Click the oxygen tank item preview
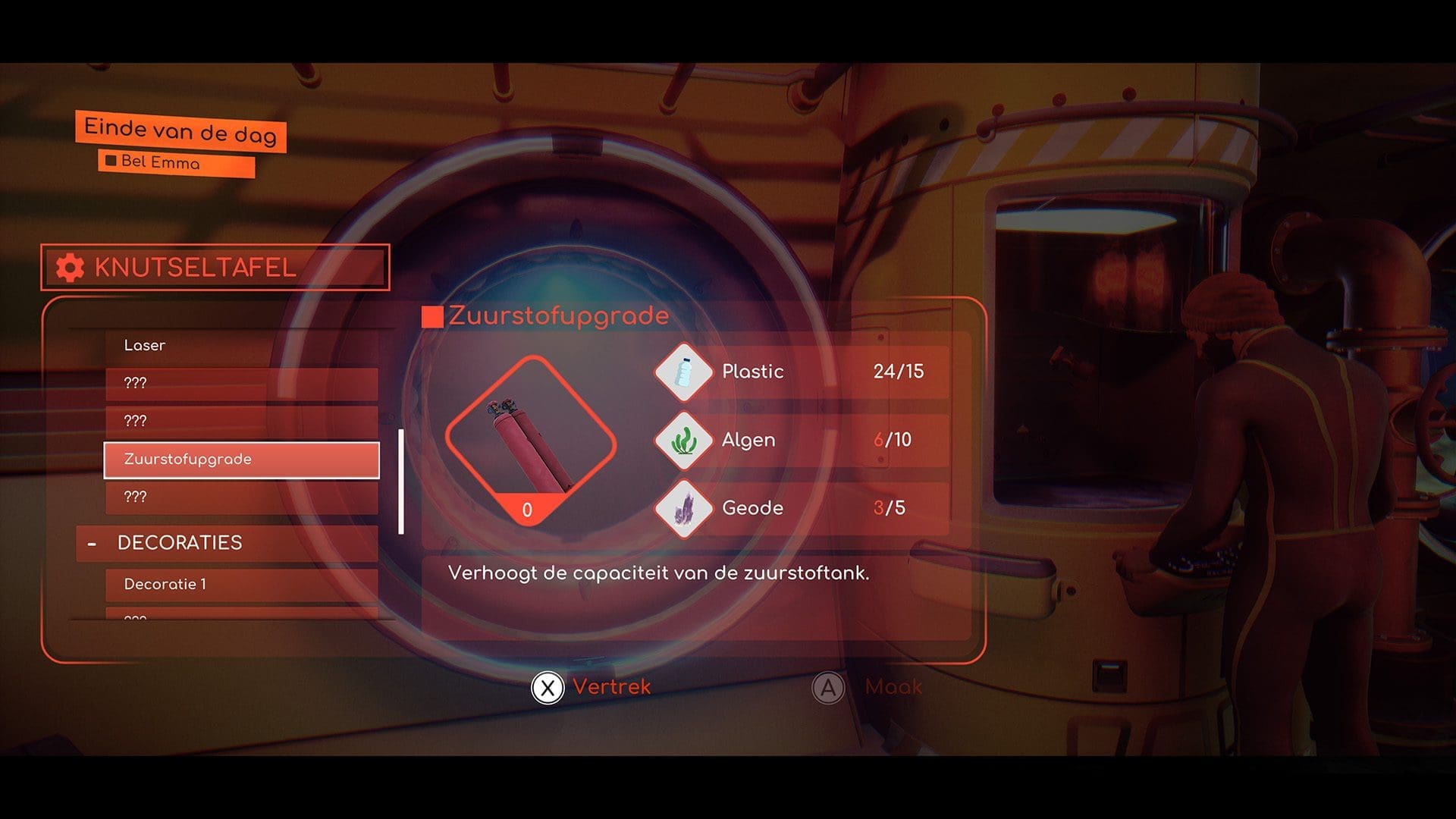The width and height of the screenshot is (1456, 819). (x=530, y=441)
